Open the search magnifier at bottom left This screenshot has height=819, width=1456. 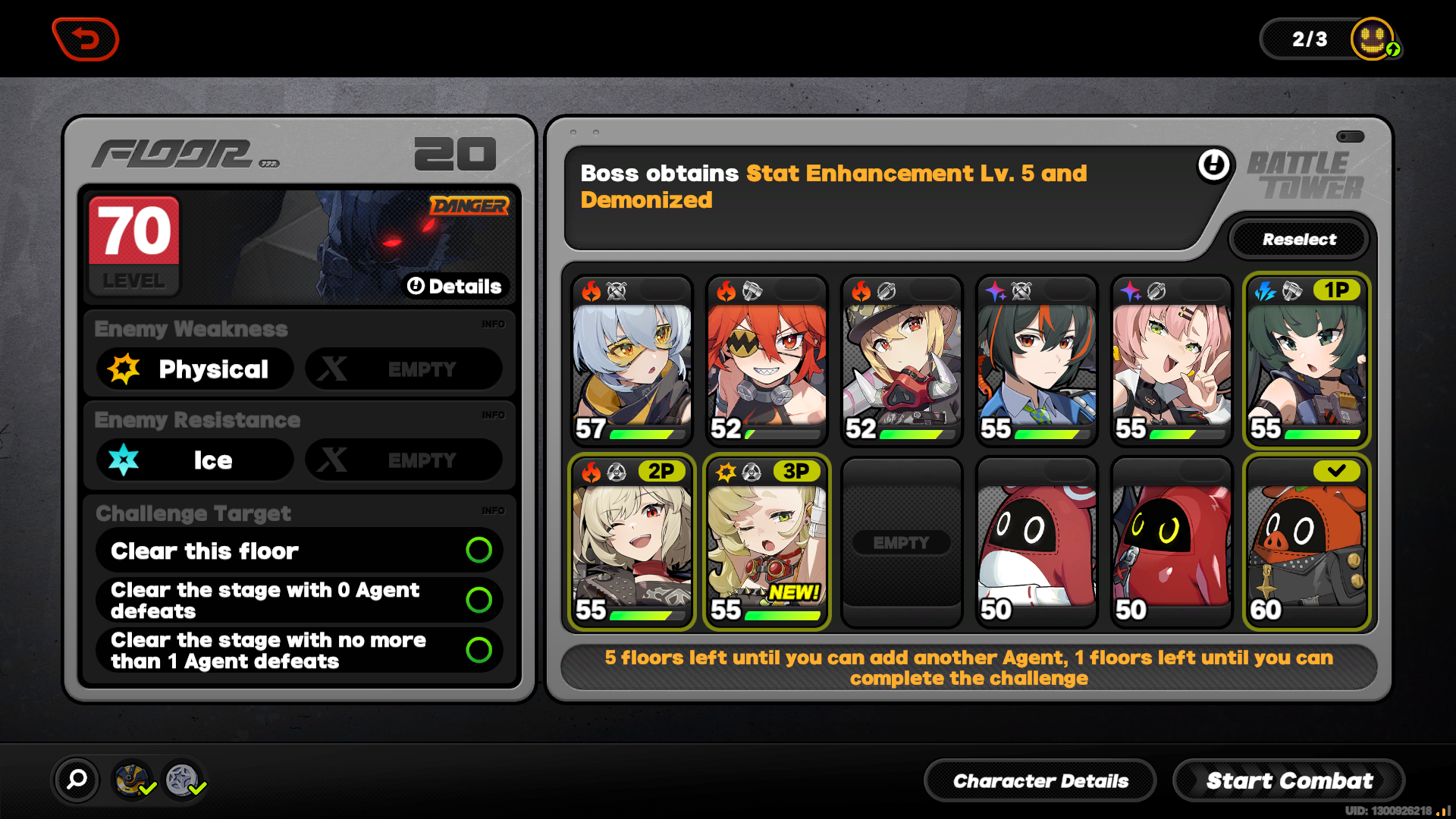tap(75, 780)
